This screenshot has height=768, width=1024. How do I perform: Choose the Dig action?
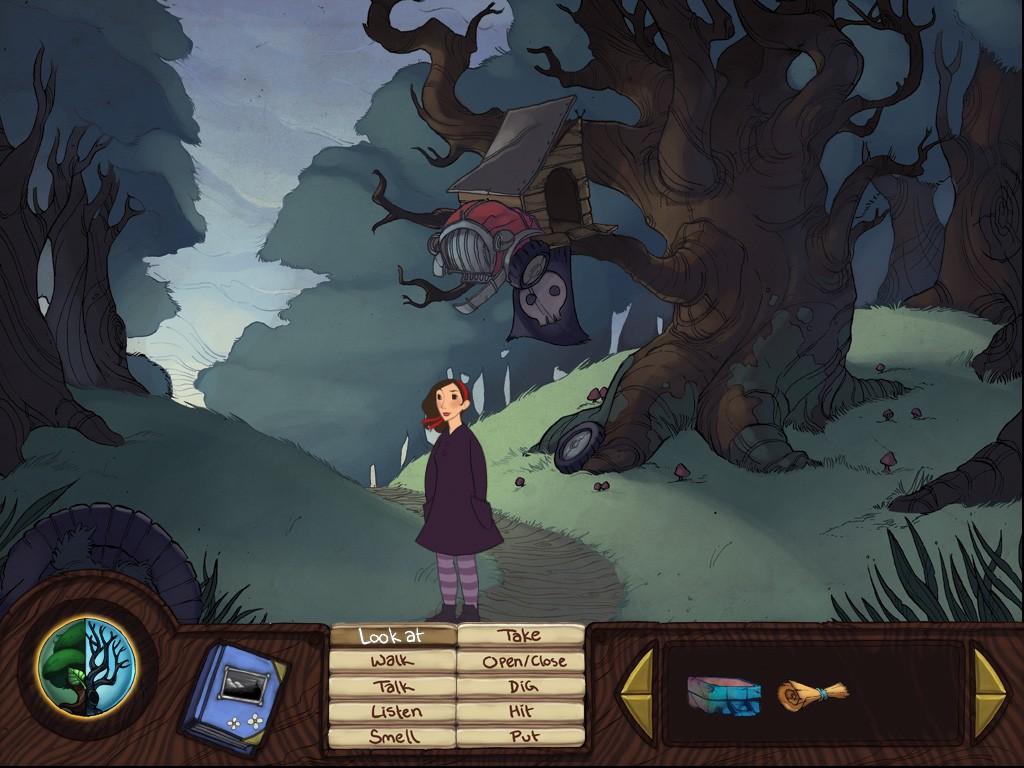520,687
